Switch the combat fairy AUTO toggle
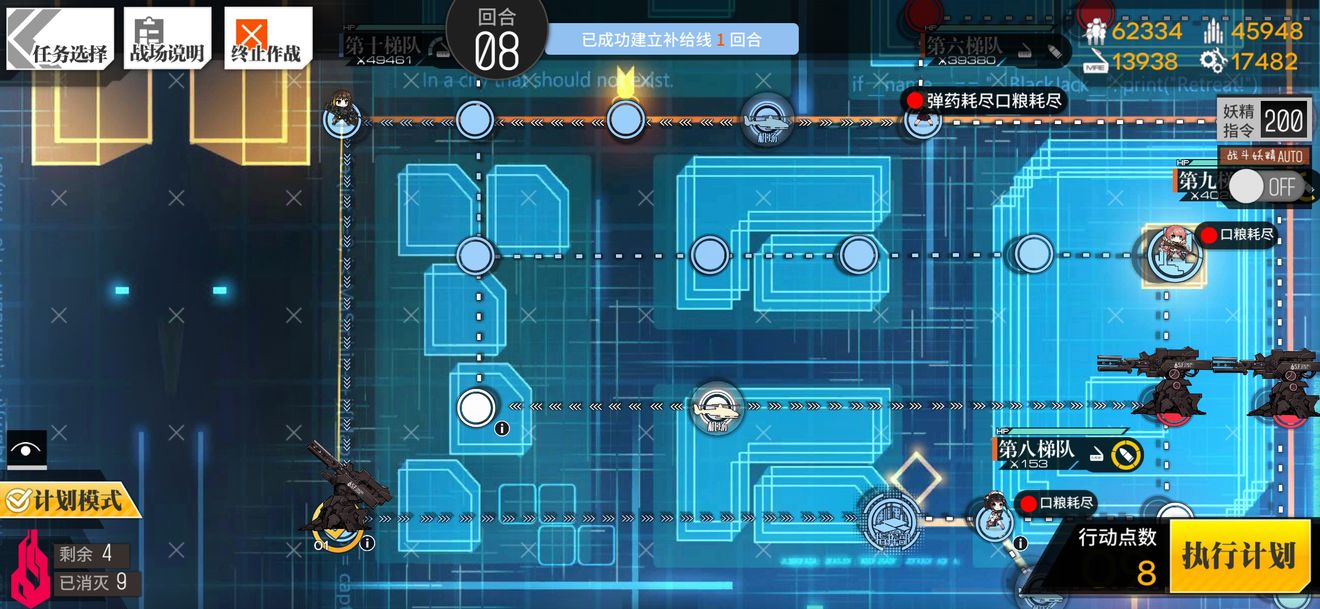This screenshot has width=1320, height=609. [1264, 186]
